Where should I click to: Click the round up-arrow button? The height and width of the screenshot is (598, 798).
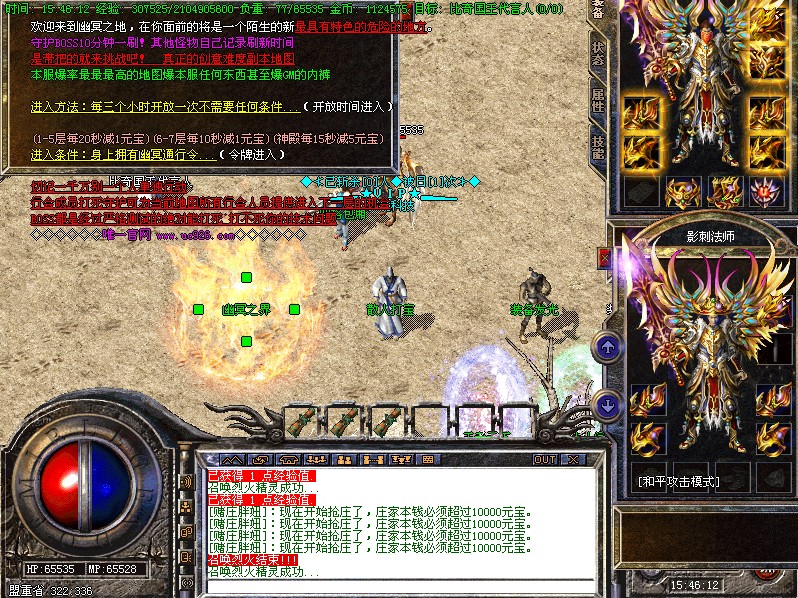click(x=608, y=347)
